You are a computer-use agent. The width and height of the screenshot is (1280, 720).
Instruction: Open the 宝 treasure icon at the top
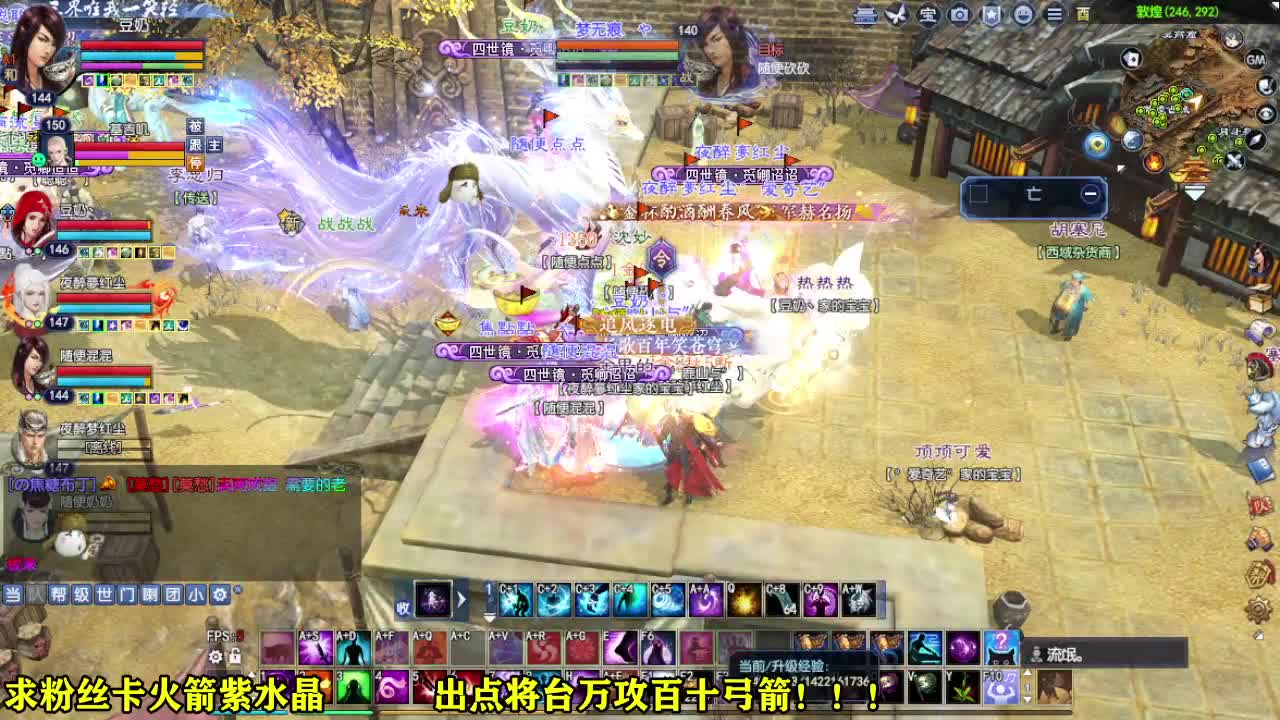pos(929,15)
